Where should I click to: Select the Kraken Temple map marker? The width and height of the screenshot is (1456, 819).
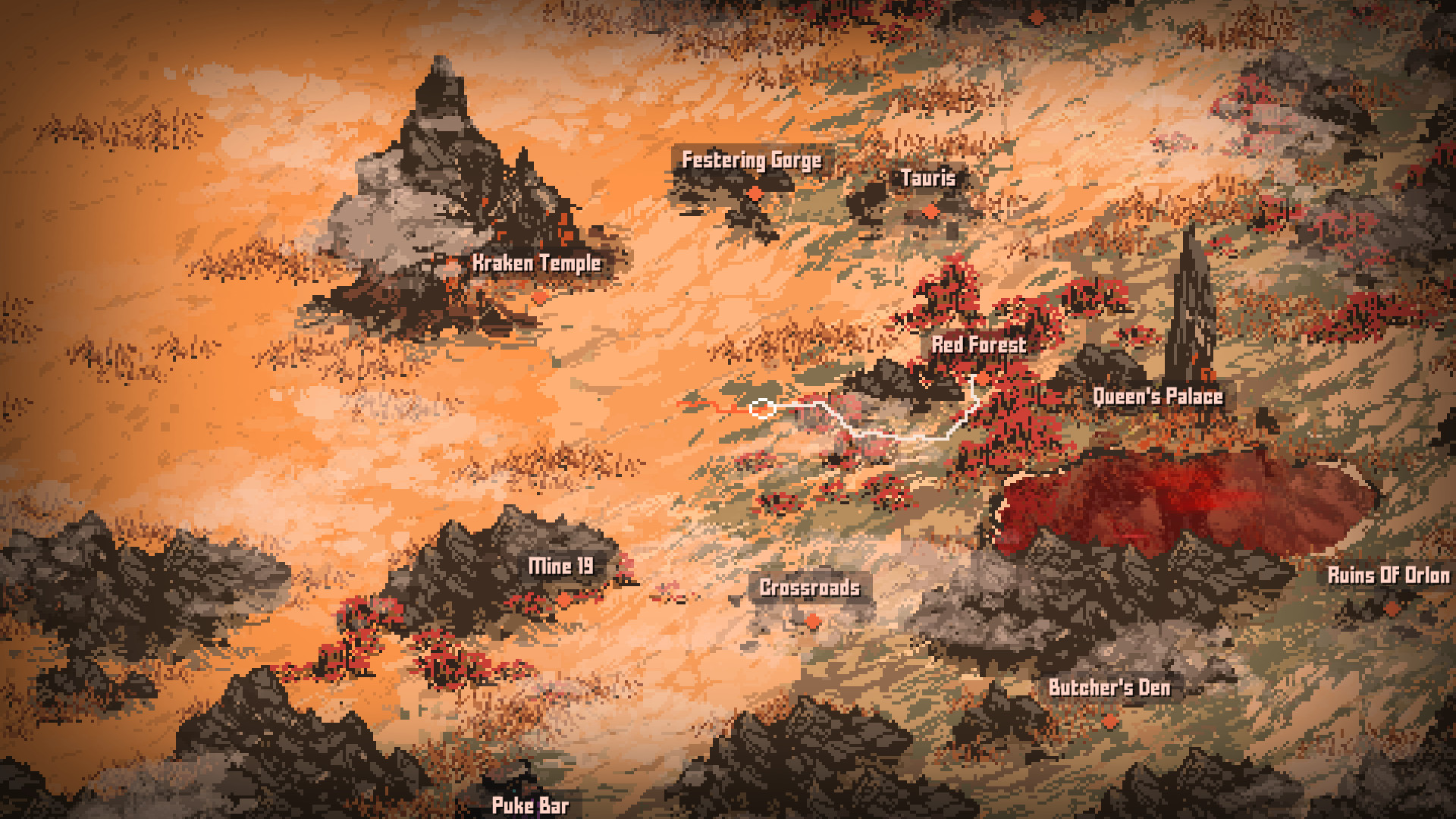[x=540, y=297]
